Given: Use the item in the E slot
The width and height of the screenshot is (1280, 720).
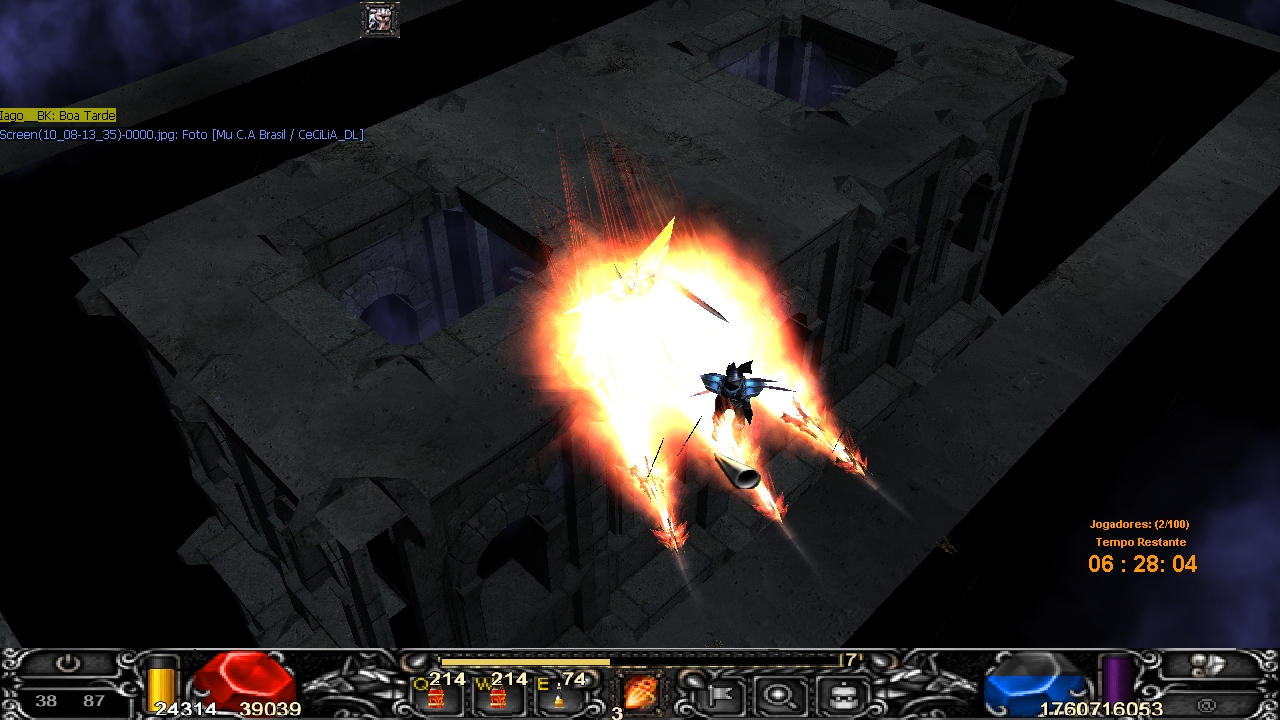Looking at the screenshot, I should 557,696.
